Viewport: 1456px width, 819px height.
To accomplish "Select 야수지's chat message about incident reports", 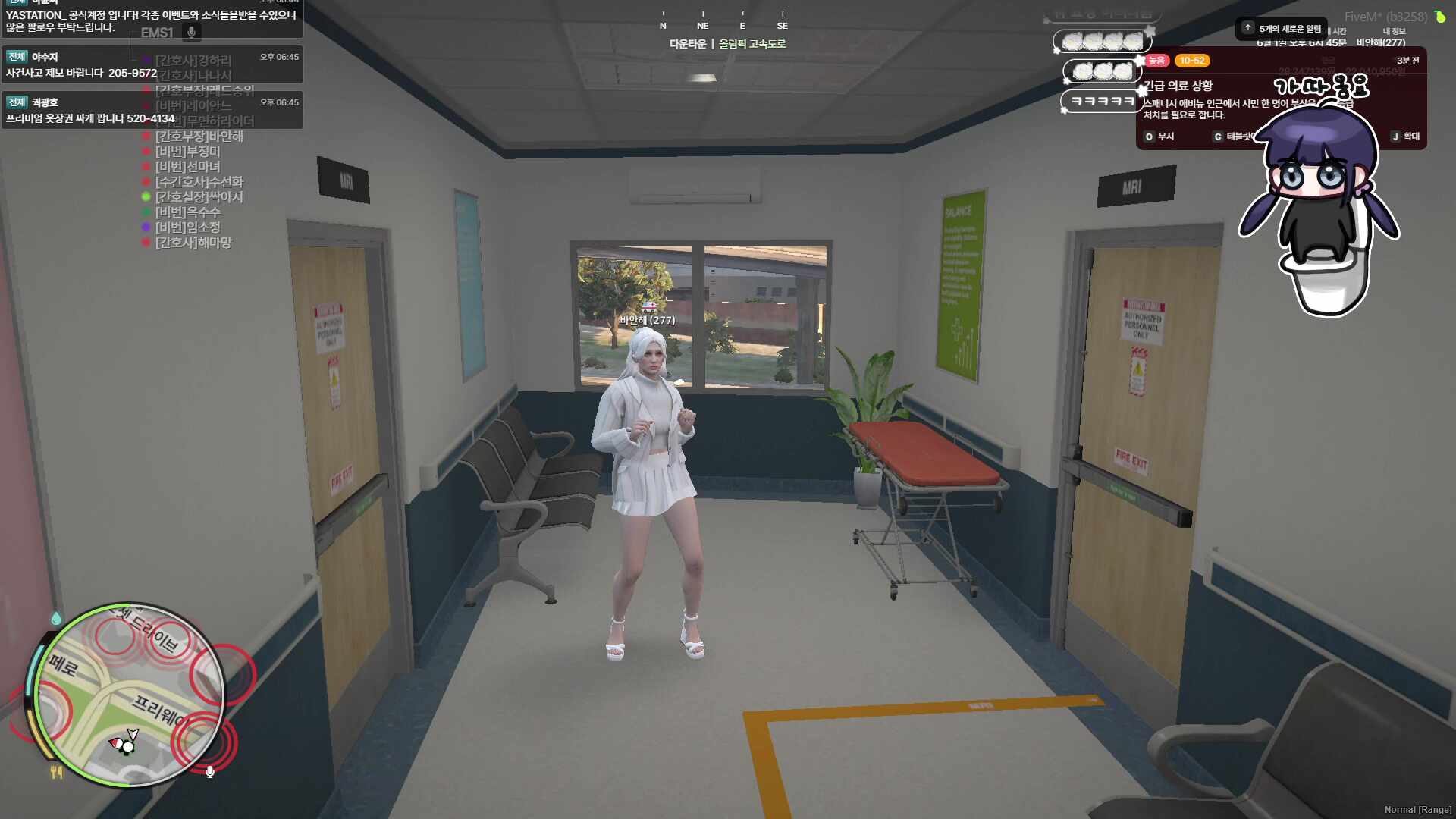I will 152,65.
